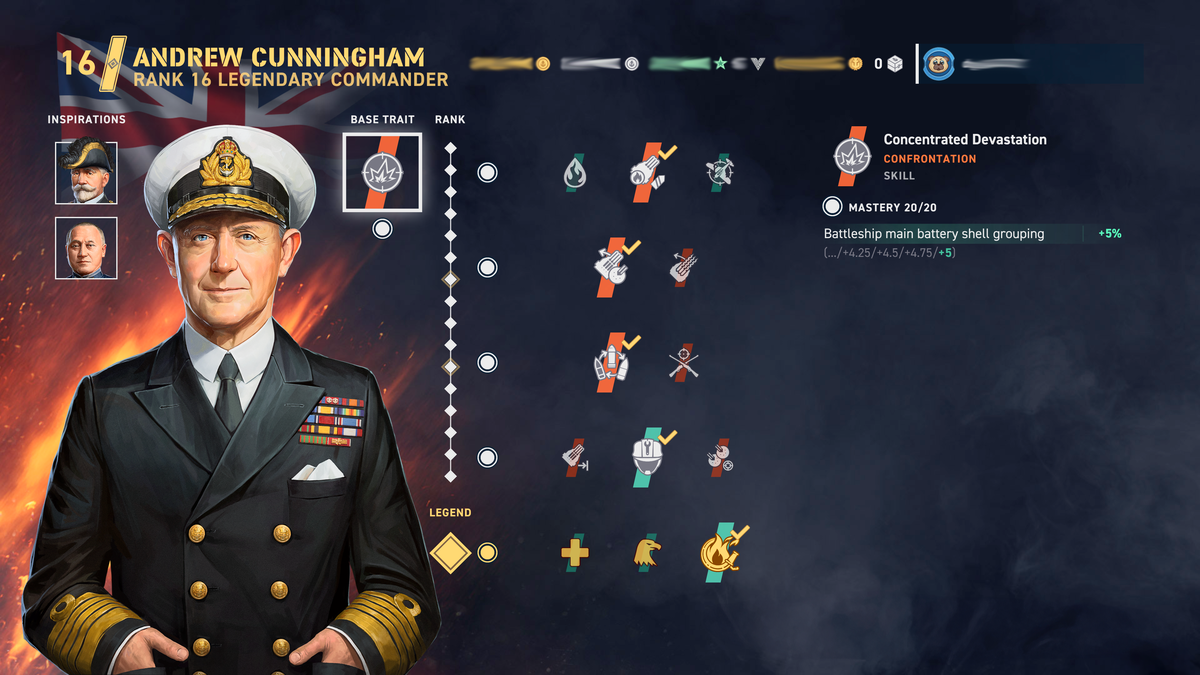Click the gold Legend rank diamond
The image size is (1200, 675).
tap(450, 552)
